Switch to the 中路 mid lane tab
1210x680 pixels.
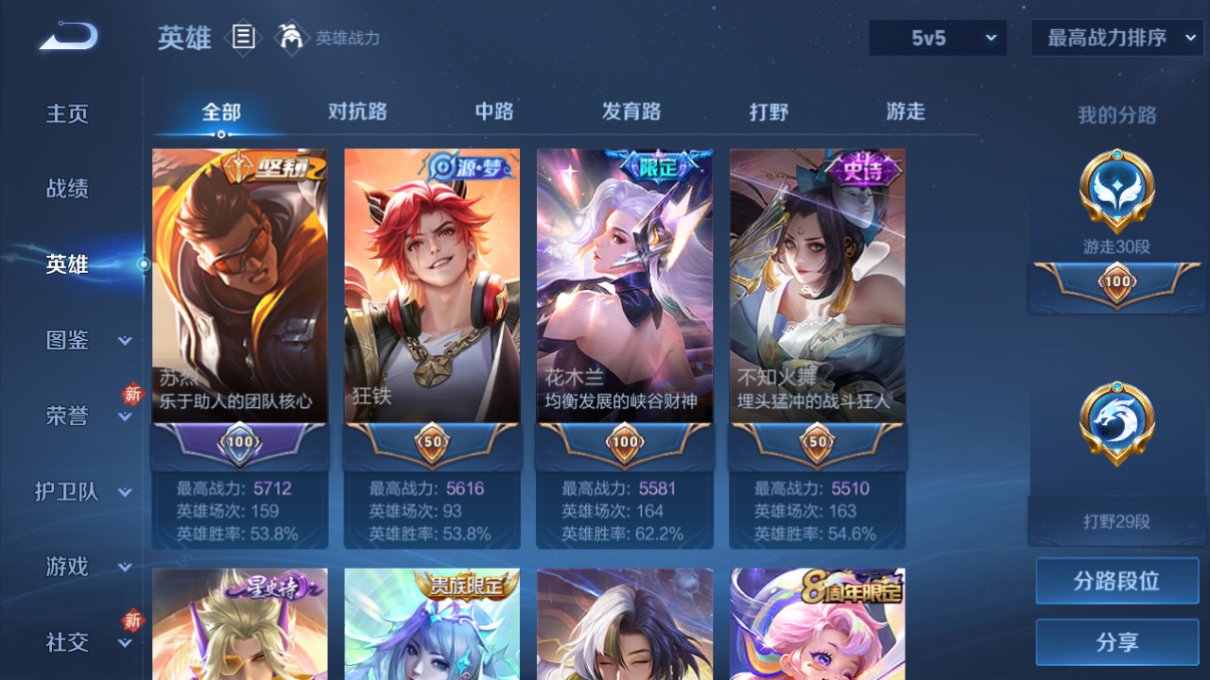(x=494, y=112)
